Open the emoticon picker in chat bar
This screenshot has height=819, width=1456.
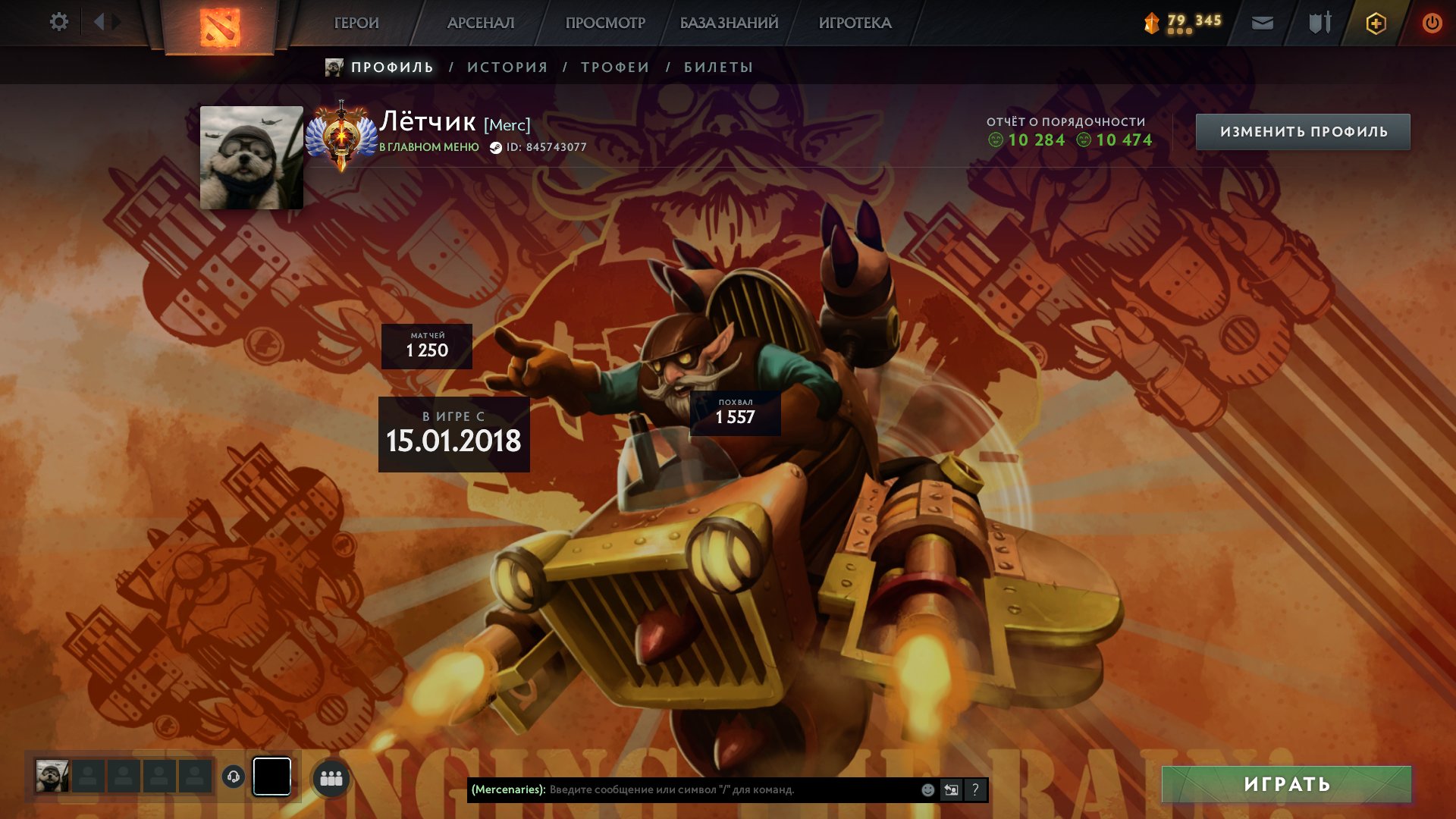pos(927,789)
